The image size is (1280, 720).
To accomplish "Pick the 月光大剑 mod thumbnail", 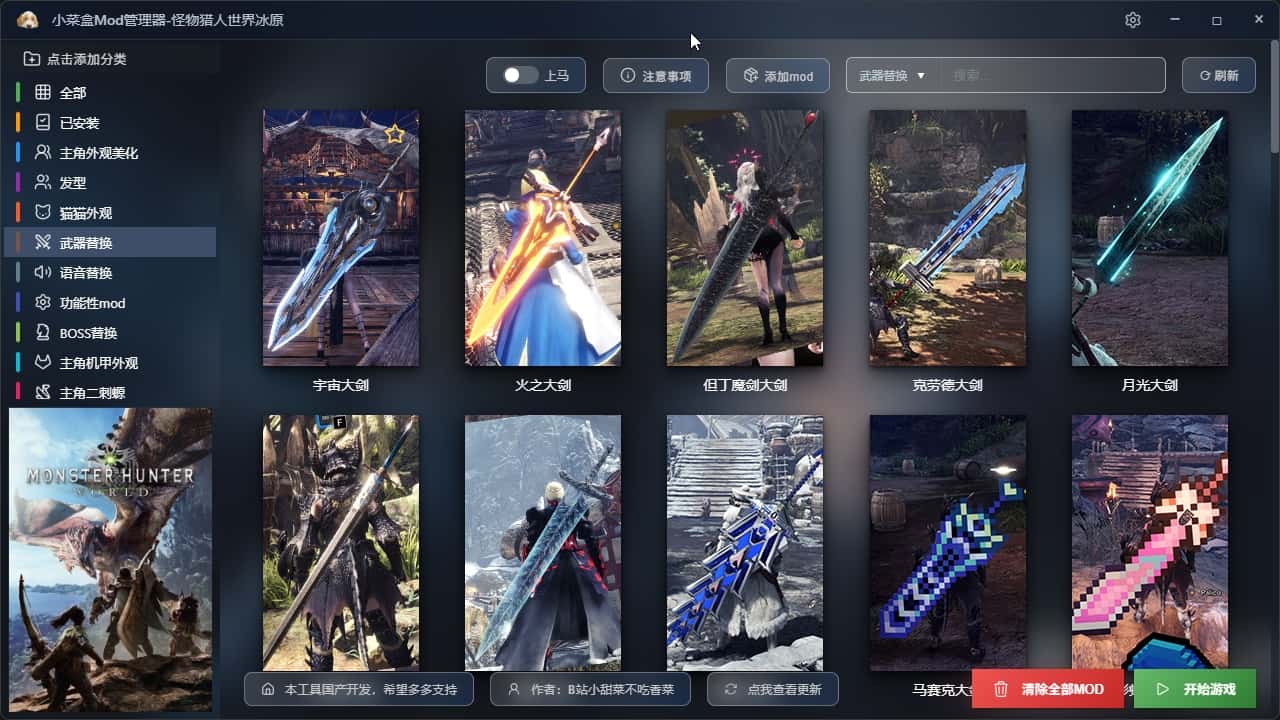I will (x=1149, y=238).
